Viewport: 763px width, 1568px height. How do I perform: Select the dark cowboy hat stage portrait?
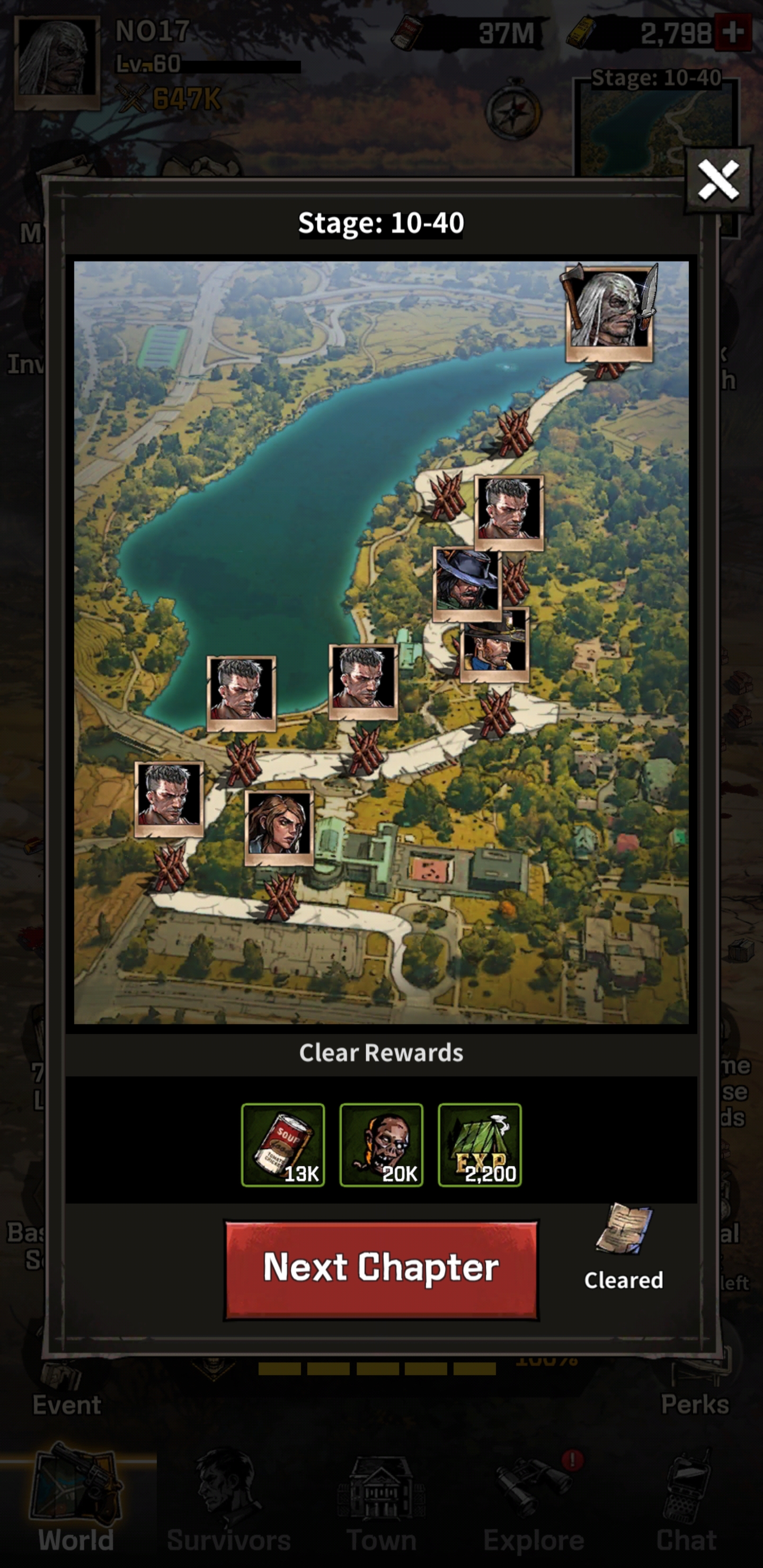click(466, 583)
